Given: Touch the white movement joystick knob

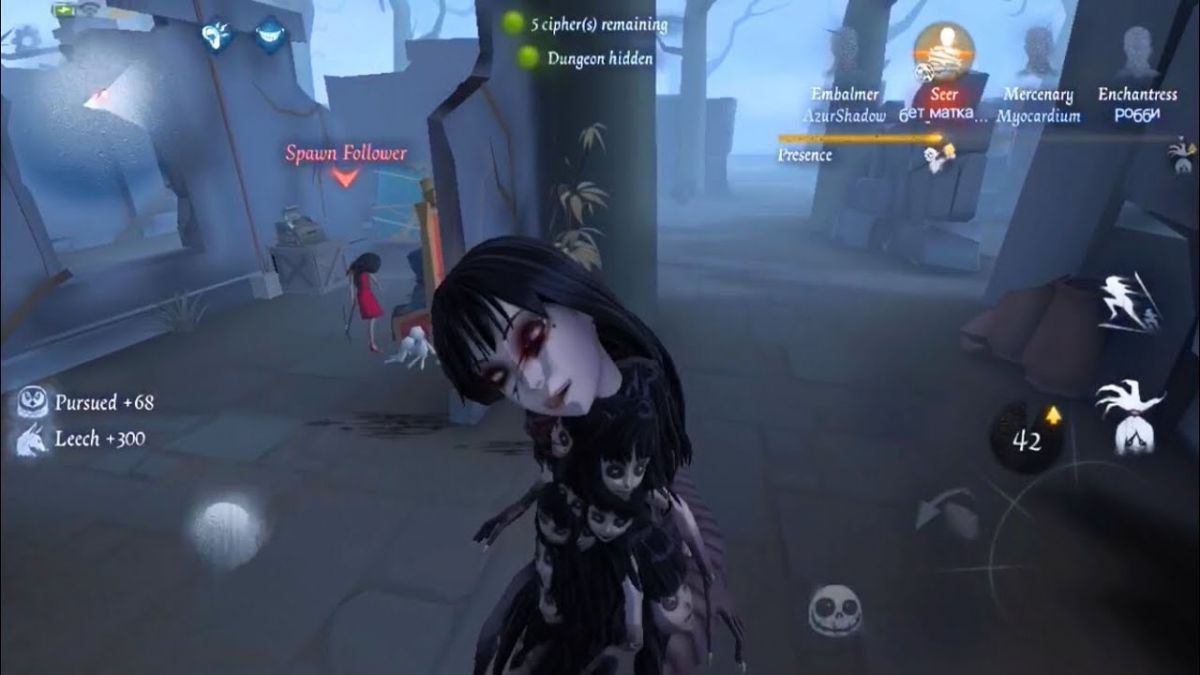Looking at the screenshot, I should [226, 529].
